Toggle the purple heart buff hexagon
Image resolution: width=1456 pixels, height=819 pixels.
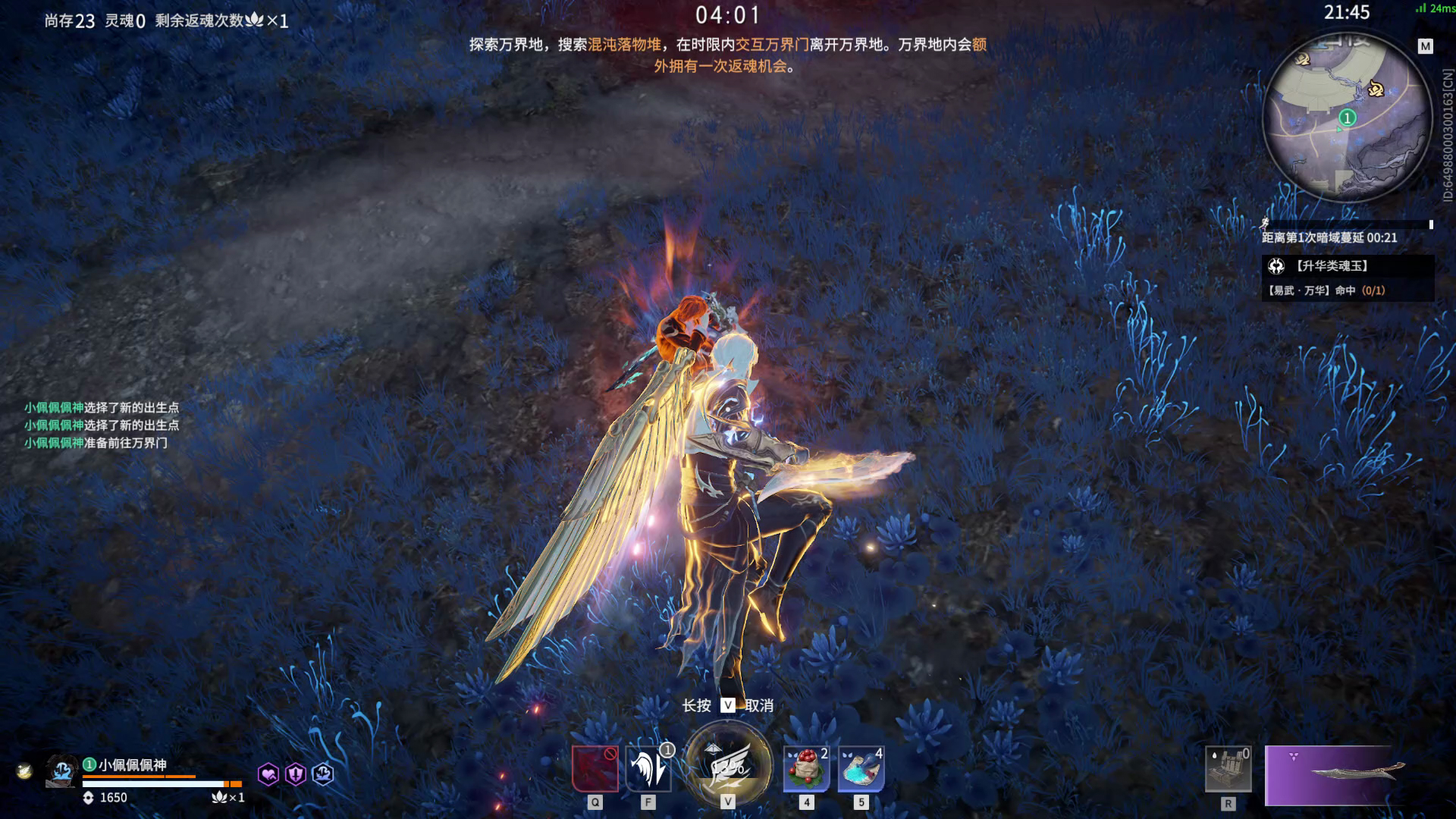267,774
